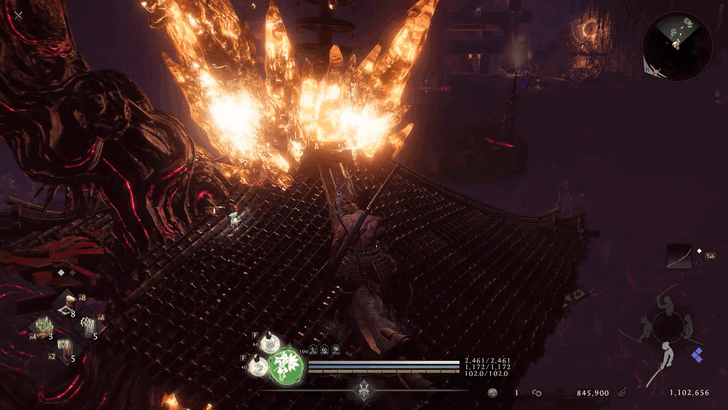This screenshot has height=410, width=728.
Task: Click the crossed swords icon in top-left corner
Action: (19, 15)
